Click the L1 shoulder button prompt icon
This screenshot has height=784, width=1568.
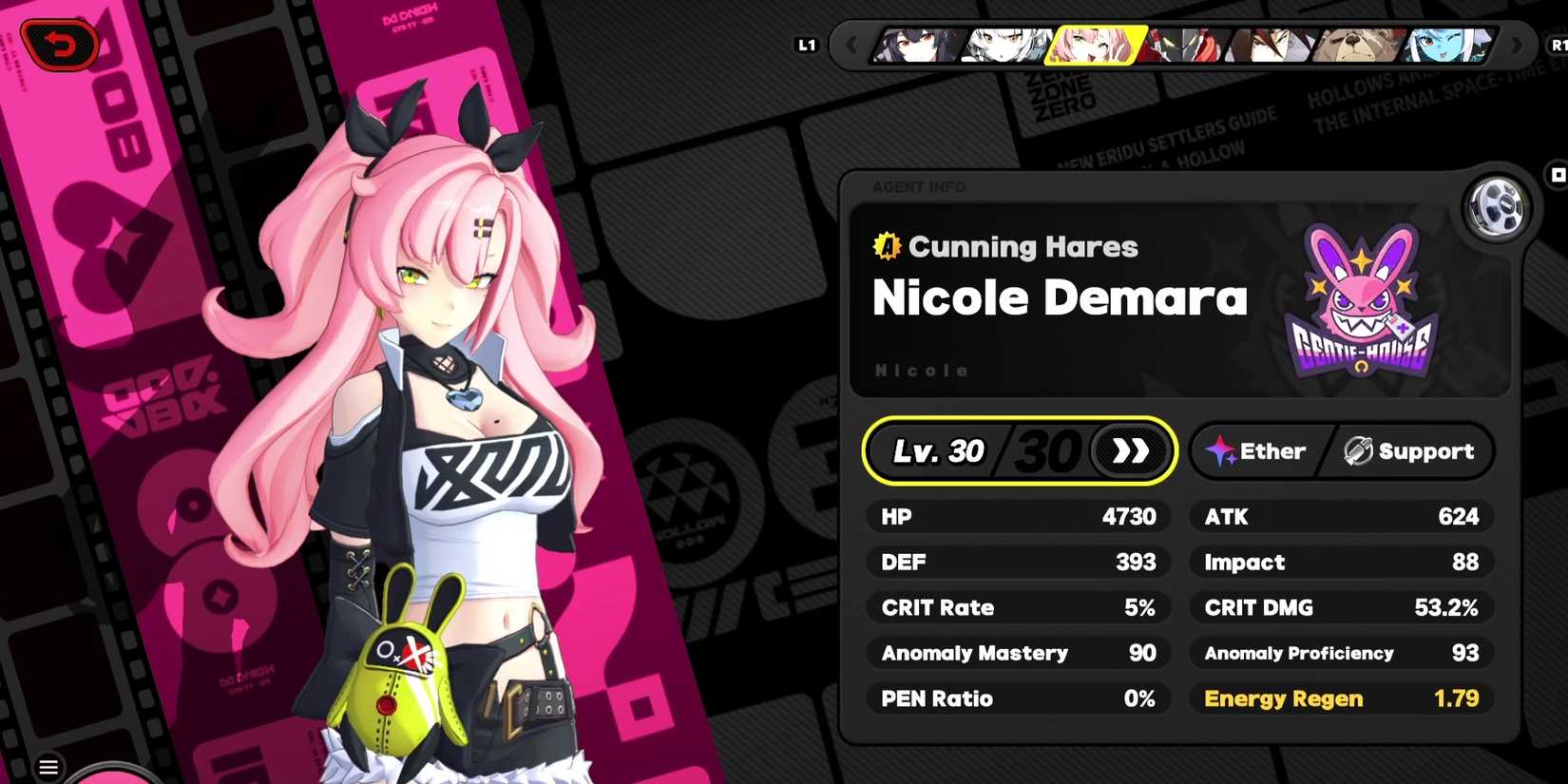(x=806, y=44)
